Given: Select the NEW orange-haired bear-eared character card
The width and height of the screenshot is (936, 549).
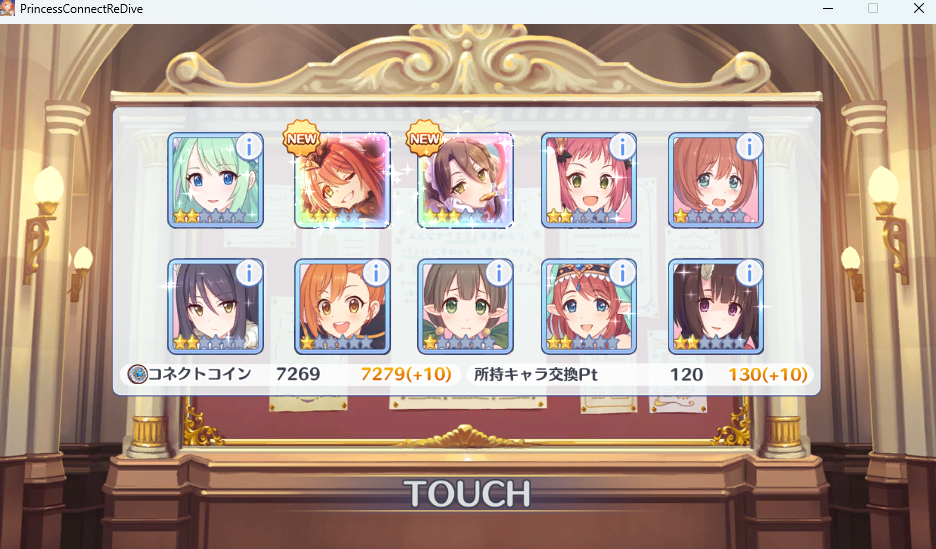Looking at the screenshot, I should 342,181.
